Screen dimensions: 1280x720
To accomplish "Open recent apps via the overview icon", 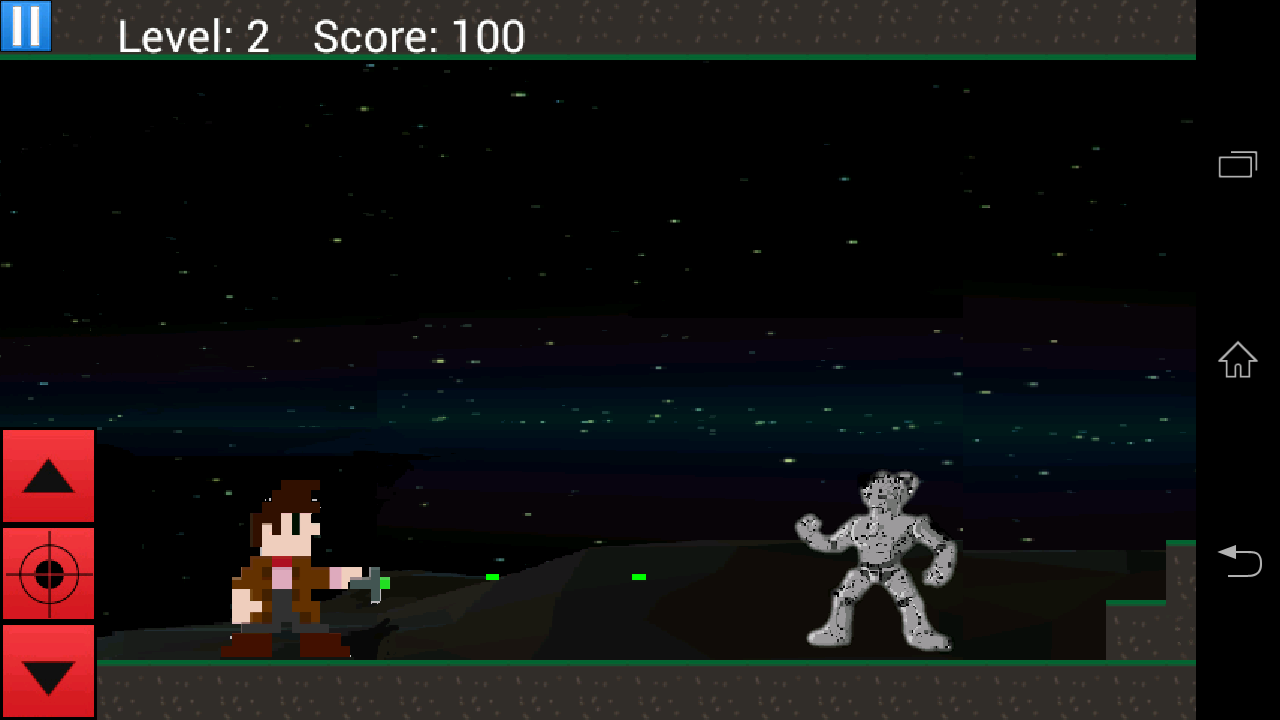I will pyautogui.click(x=1238, y=163).
